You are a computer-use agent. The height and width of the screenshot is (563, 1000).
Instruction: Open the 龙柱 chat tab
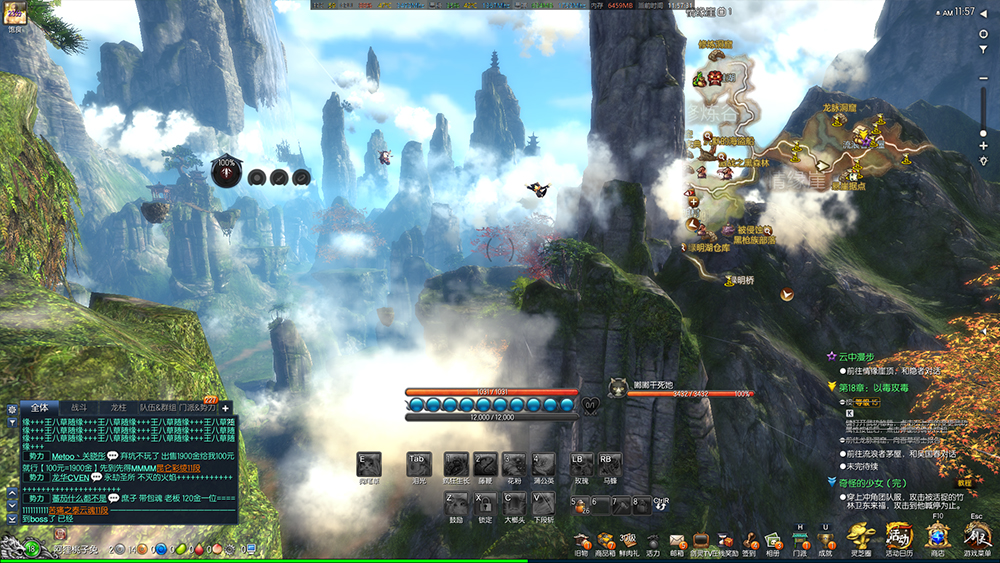tap(118, 408)
